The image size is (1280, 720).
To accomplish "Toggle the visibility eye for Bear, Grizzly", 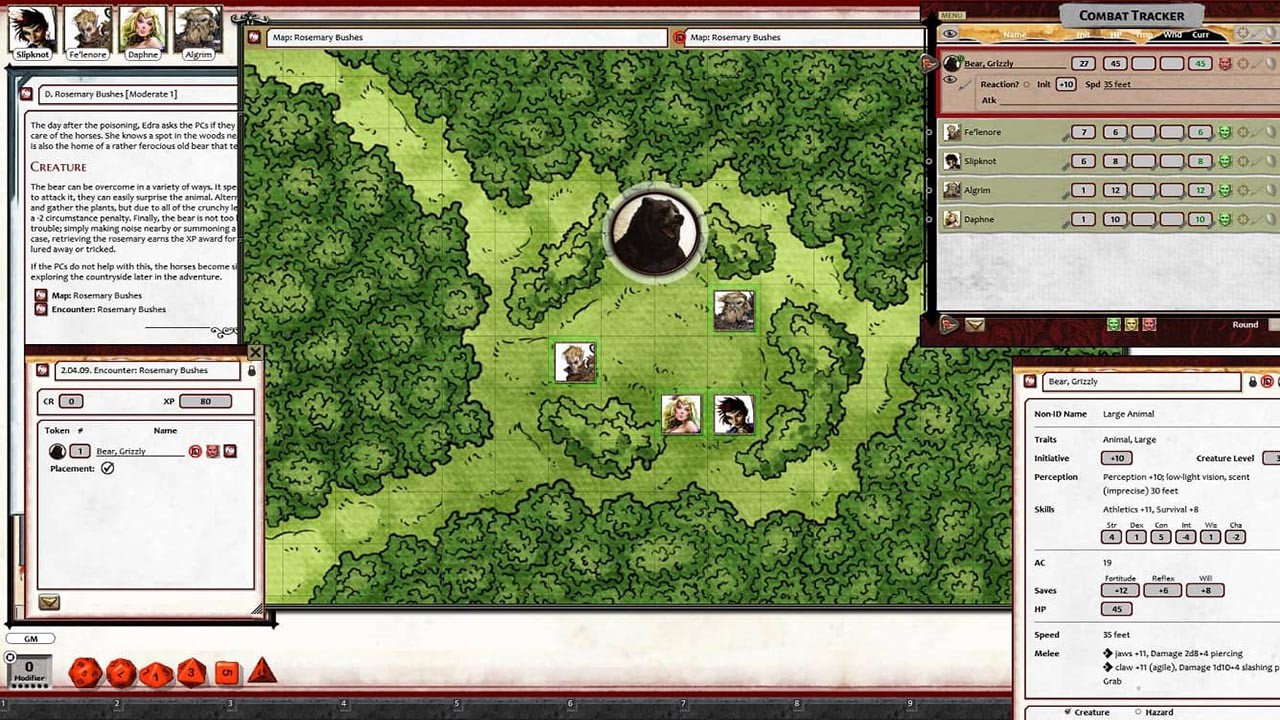I will (x=950, y=78).
